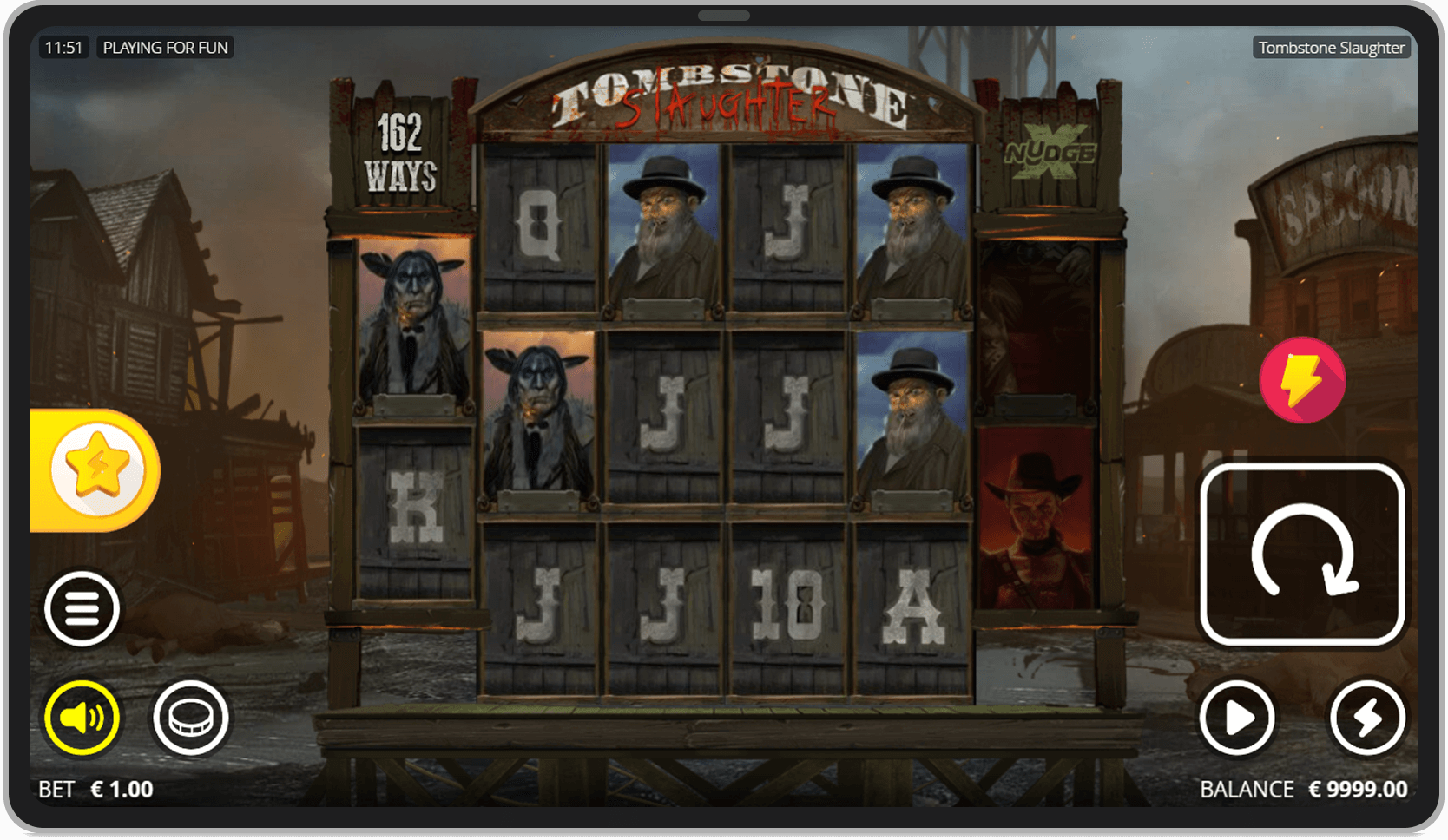Viewport: 1448px width, 840px height.
Task: Select the Tombstone Slaughter game title label
Action: click(x=1332, y=47)
